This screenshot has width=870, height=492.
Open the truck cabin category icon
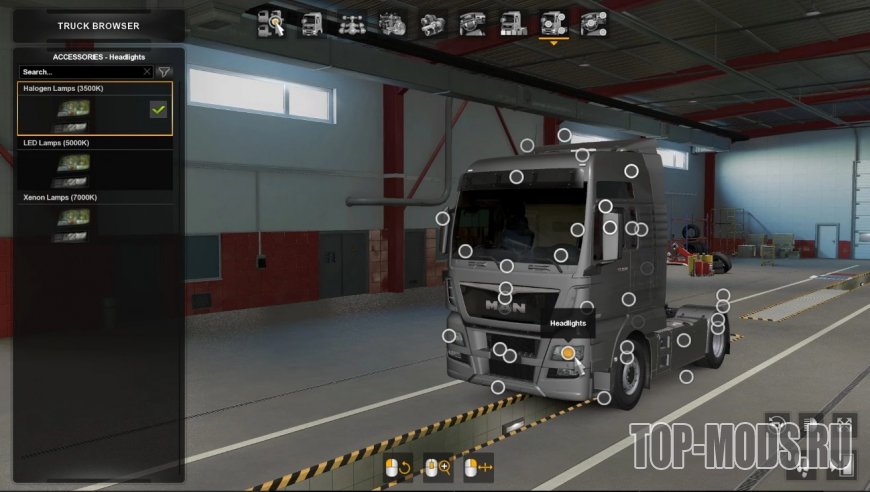point(312,24)
